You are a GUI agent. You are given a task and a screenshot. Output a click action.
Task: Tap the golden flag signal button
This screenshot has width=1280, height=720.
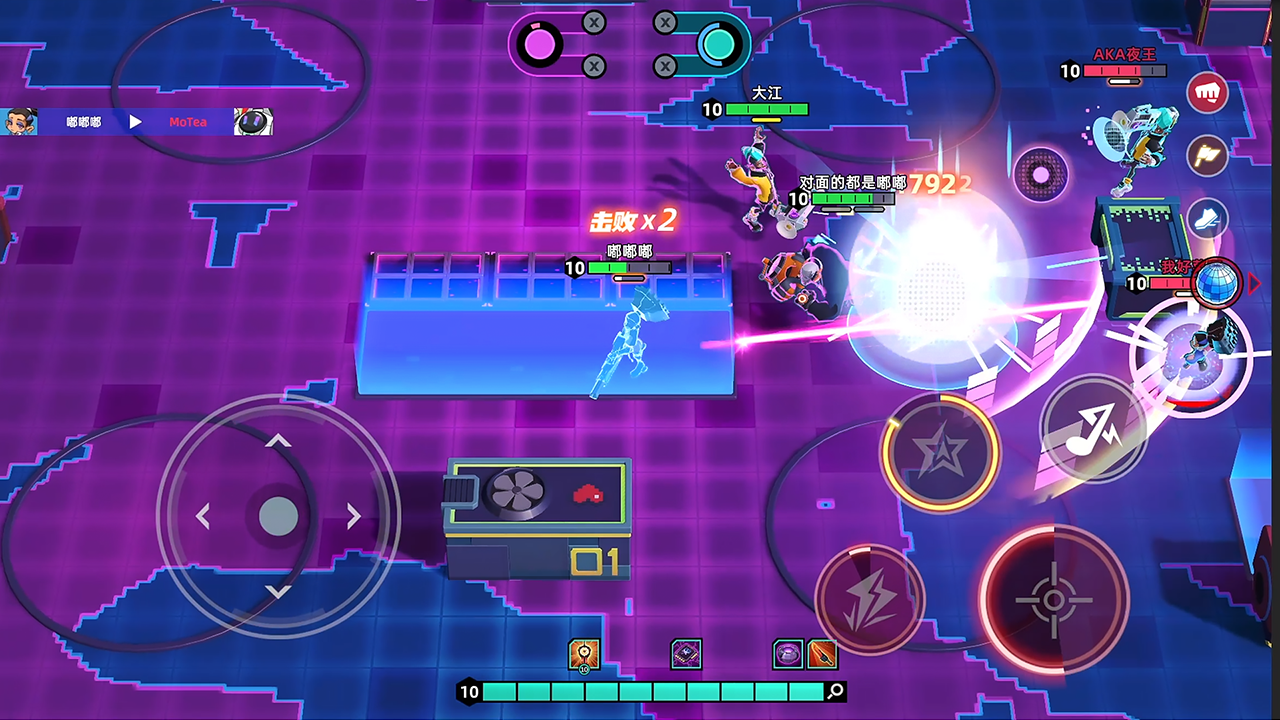point(1207,155)
